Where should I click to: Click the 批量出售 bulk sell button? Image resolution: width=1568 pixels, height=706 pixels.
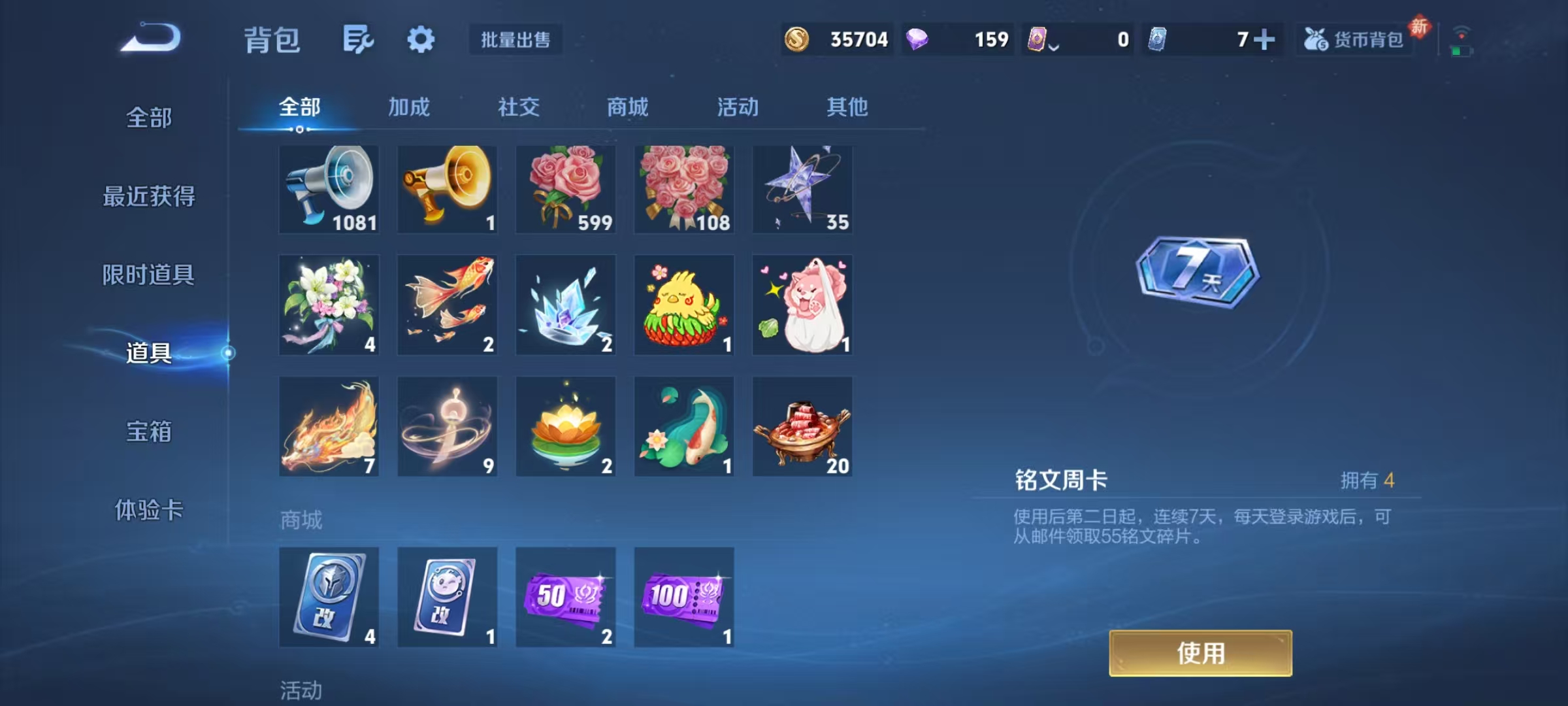coord(515,41)
